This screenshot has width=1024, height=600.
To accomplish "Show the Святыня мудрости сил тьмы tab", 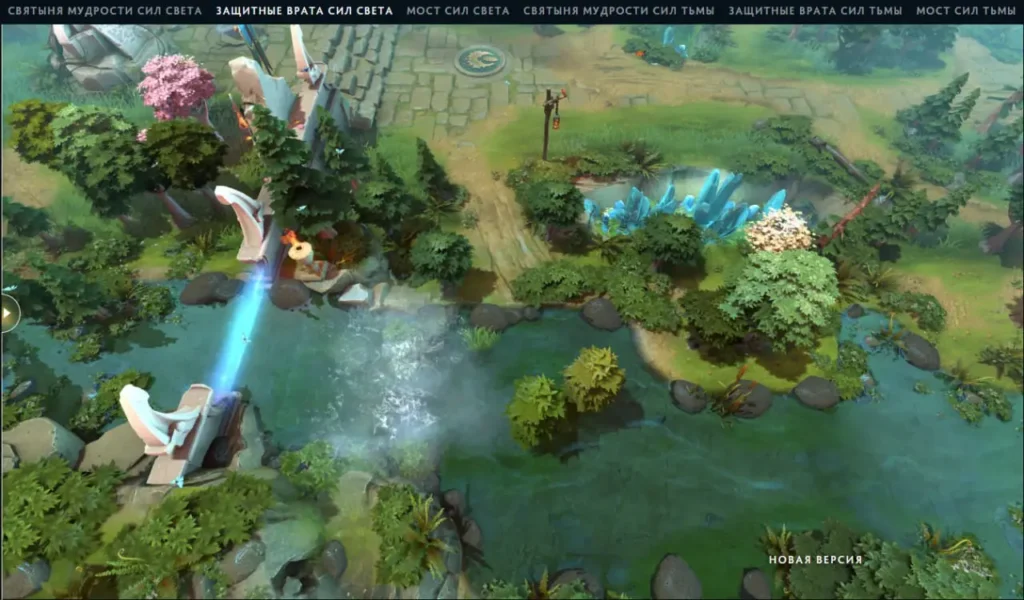I will click(618, 11).
